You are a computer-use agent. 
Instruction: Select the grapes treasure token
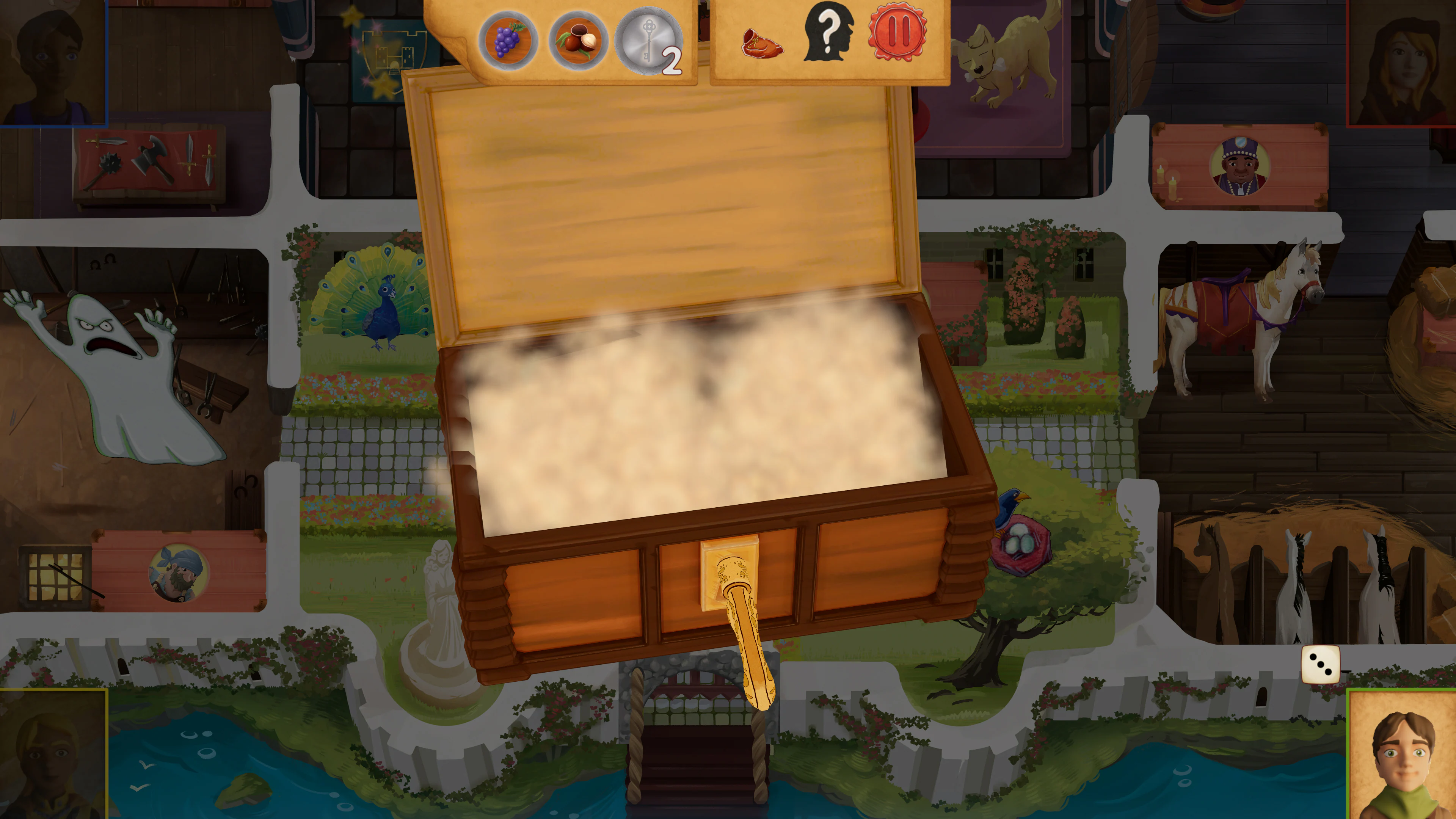coord(508,42)
